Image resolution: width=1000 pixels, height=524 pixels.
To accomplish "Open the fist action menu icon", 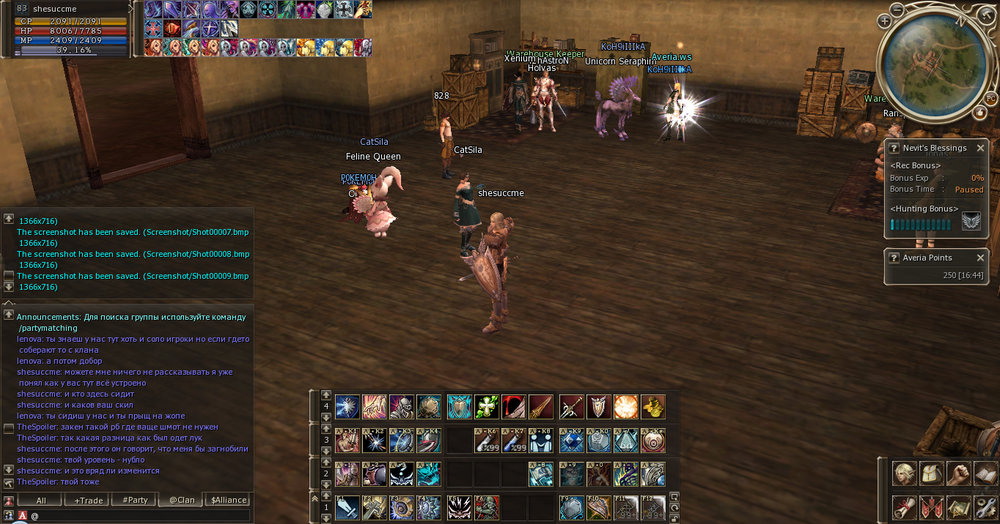I will pyautogui.click(x=959, y=474).
